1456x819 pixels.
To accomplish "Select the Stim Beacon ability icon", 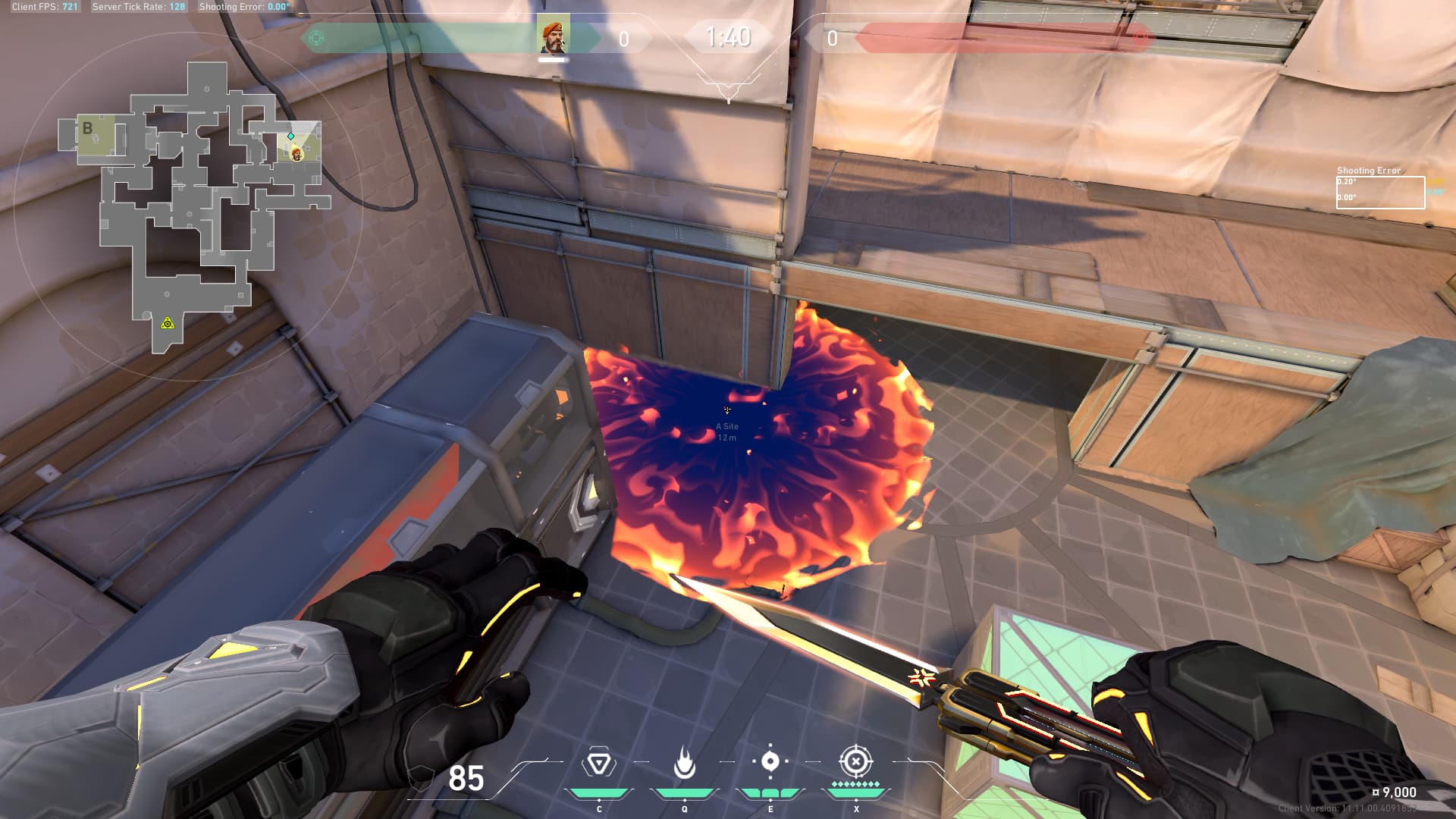I will tap(599, 763).
